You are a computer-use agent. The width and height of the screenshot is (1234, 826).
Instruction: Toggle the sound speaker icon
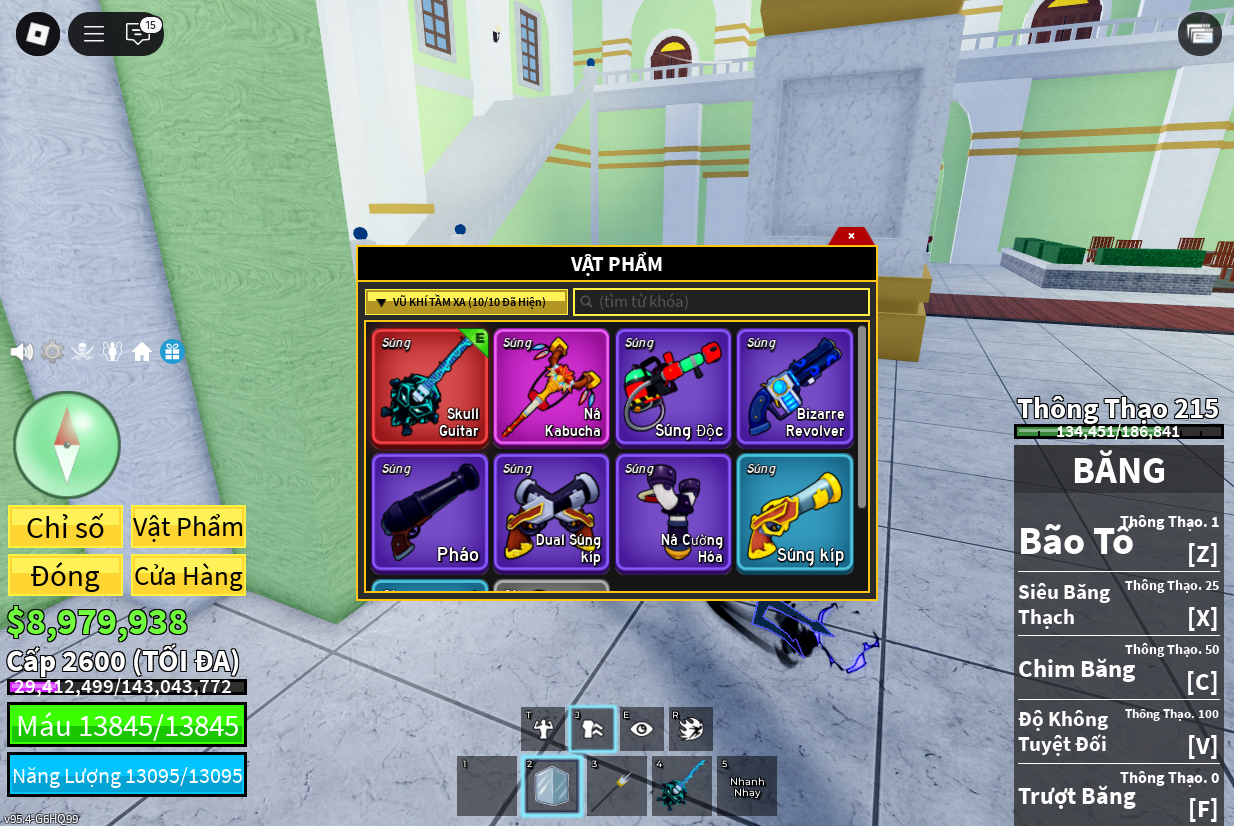coord(21,352)
